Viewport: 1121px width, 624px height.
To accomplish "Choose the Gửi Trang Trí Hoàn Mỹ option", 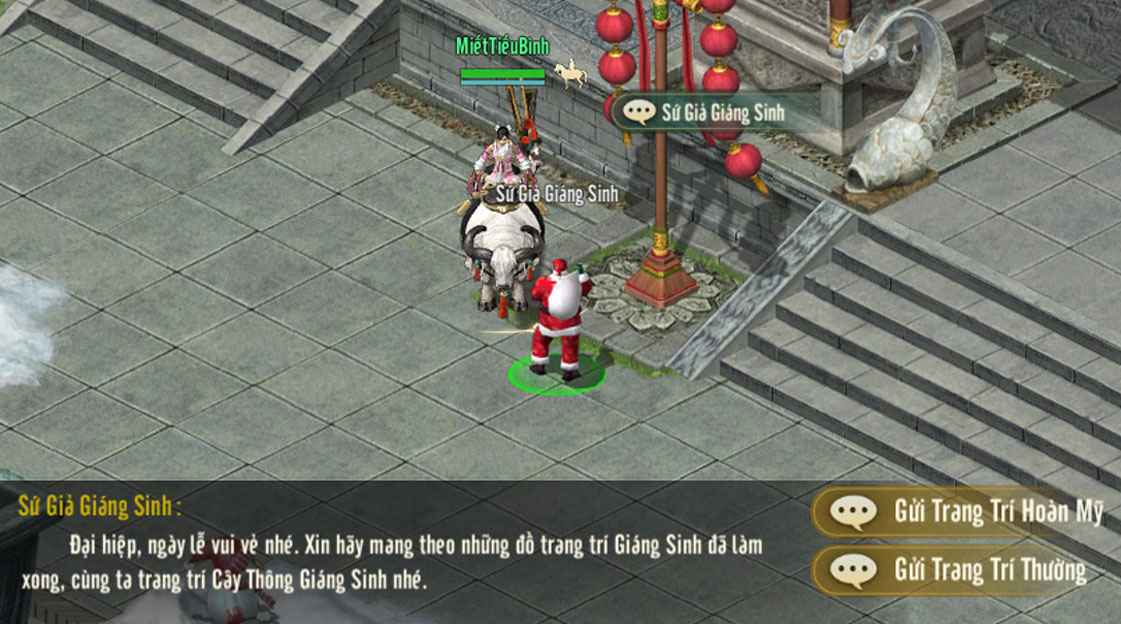I will (965, 512).
